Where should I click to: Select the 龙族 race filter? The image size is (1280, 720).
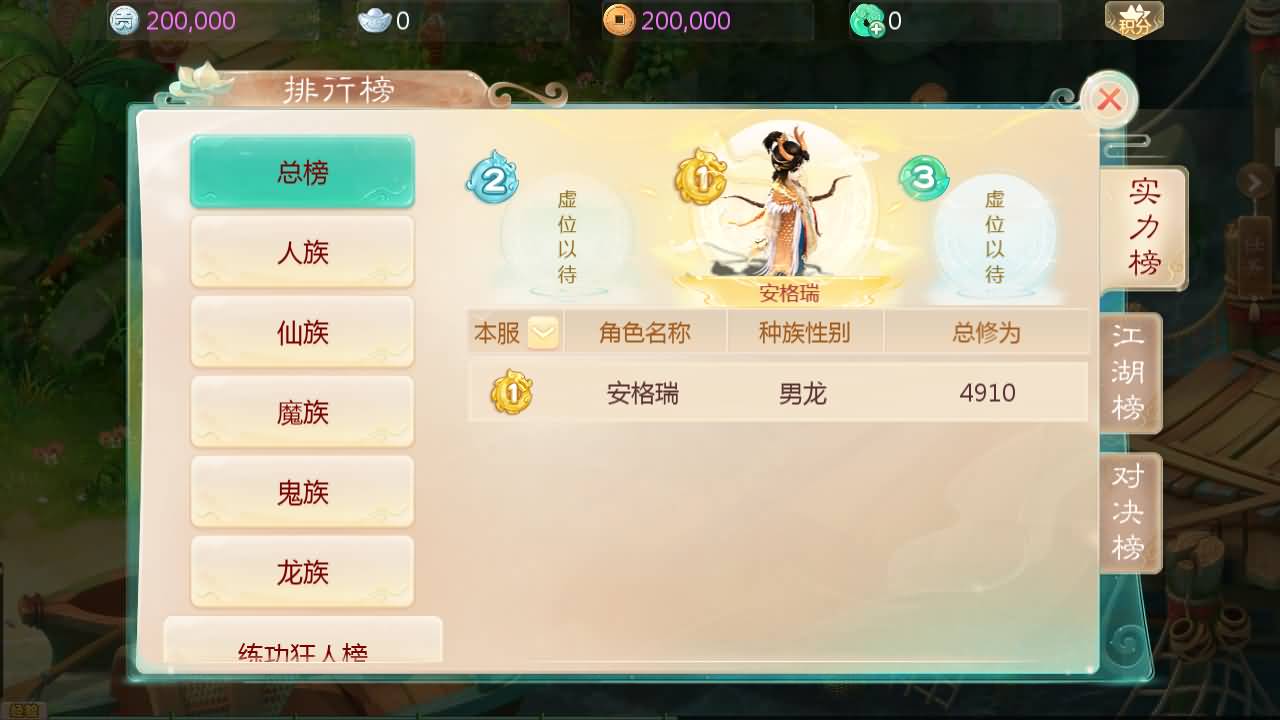(x=302, y=572)
